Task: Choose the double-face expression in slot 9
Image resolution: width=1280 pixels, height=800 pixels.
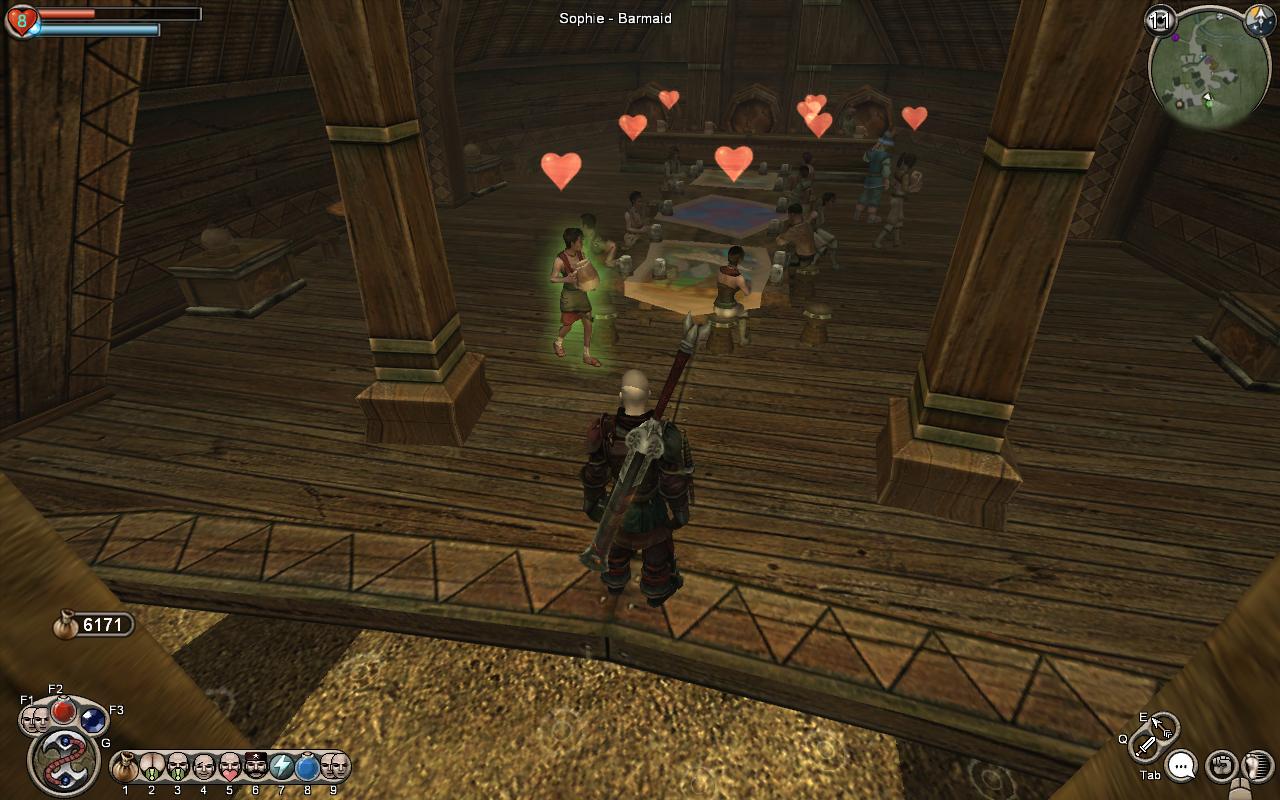Action: coord(333,767)
